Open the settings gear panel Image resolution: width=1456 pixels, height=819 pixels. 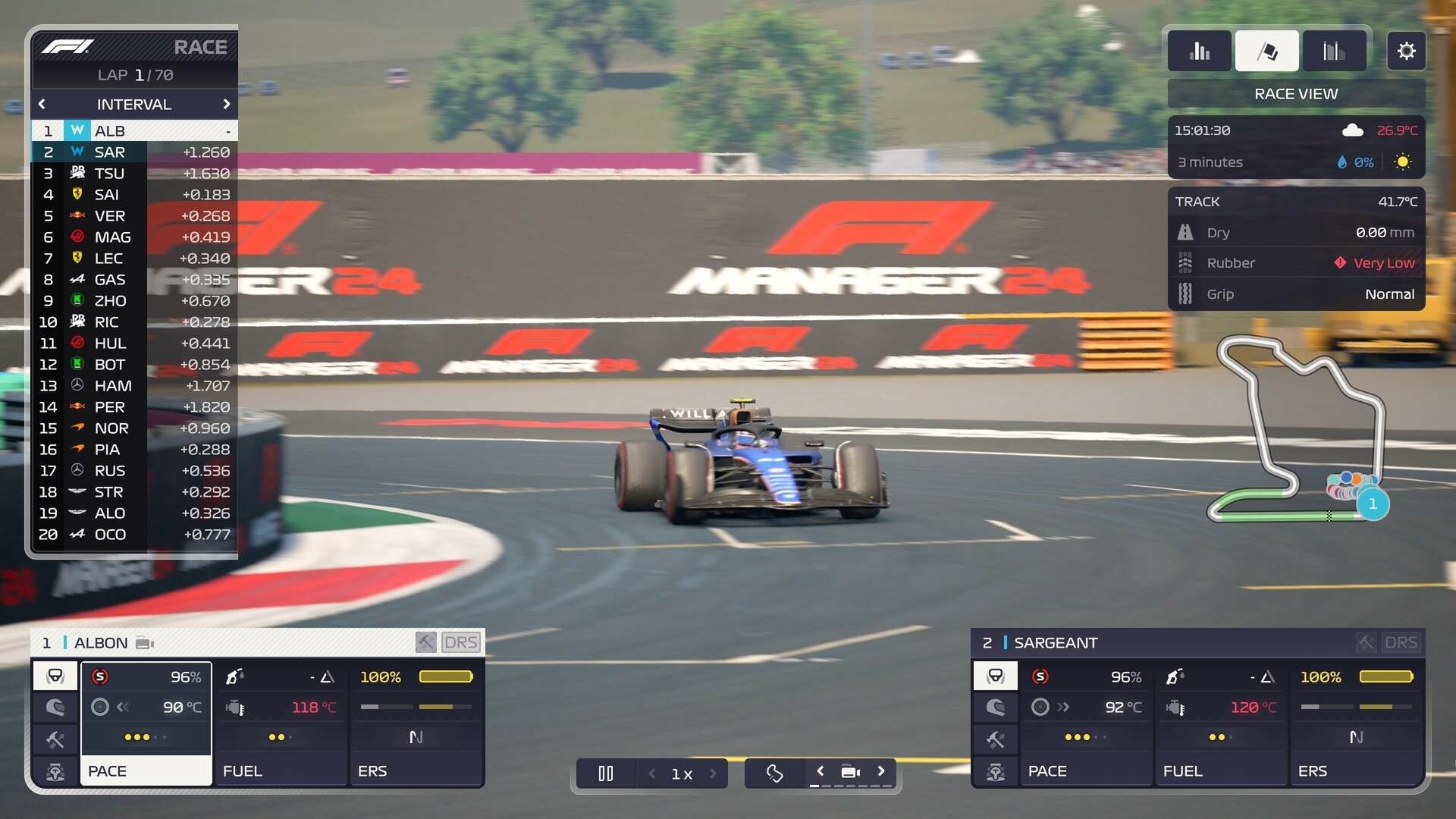click(1407, 51)
